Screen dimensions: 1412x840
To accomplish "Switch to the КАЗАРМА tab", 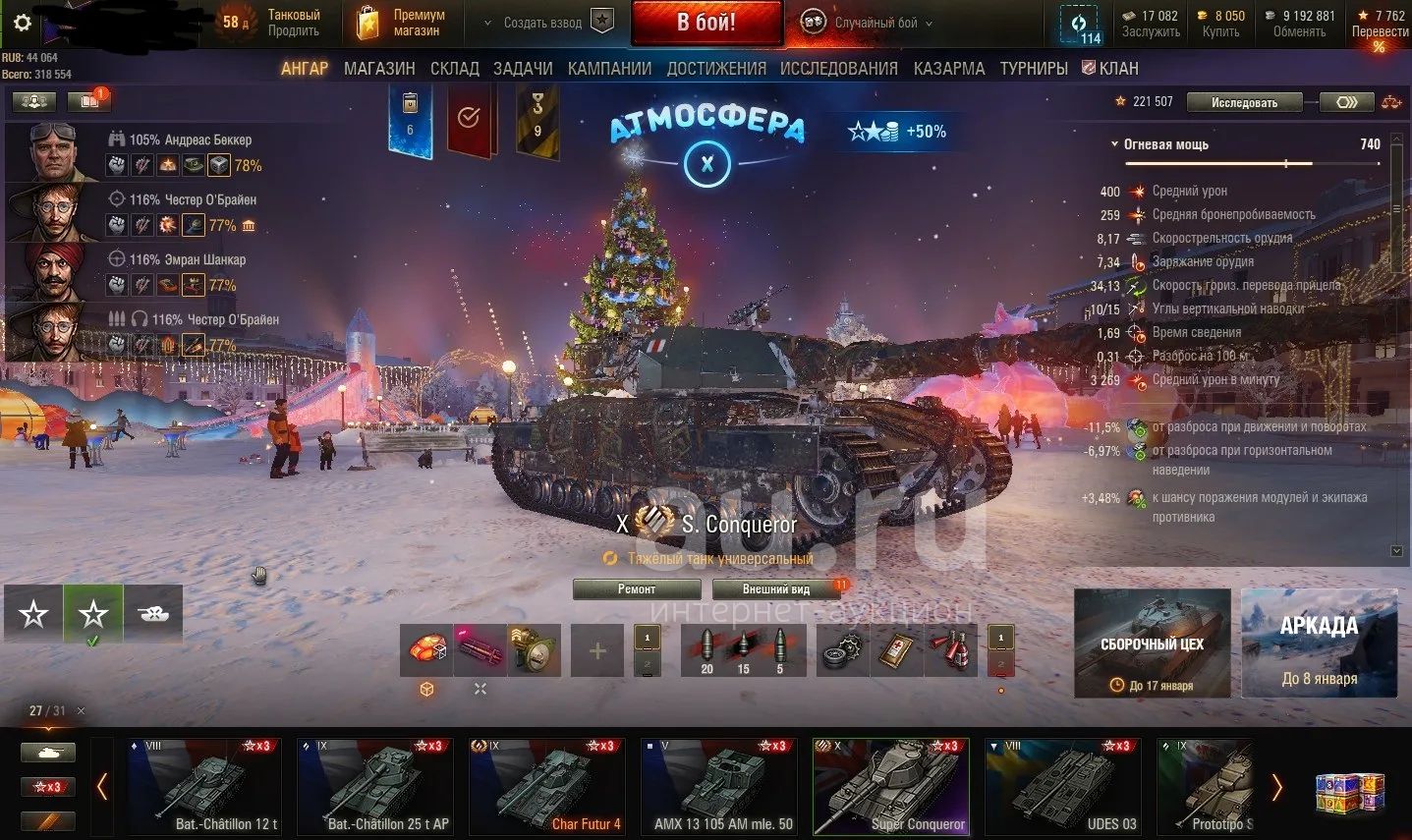I will point(949,69).
